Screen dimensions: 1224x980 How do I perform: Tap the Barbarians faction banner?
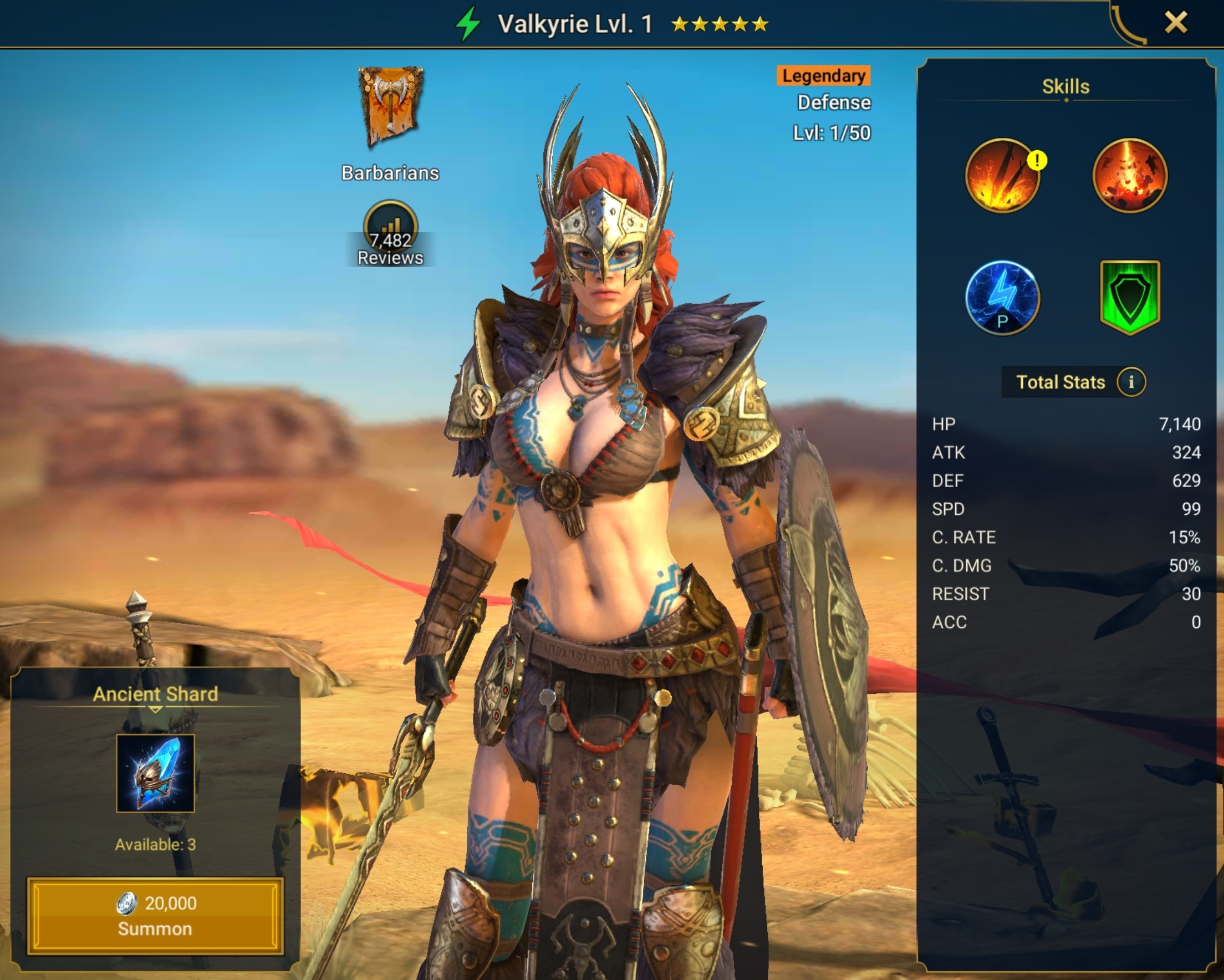(391, 106)
